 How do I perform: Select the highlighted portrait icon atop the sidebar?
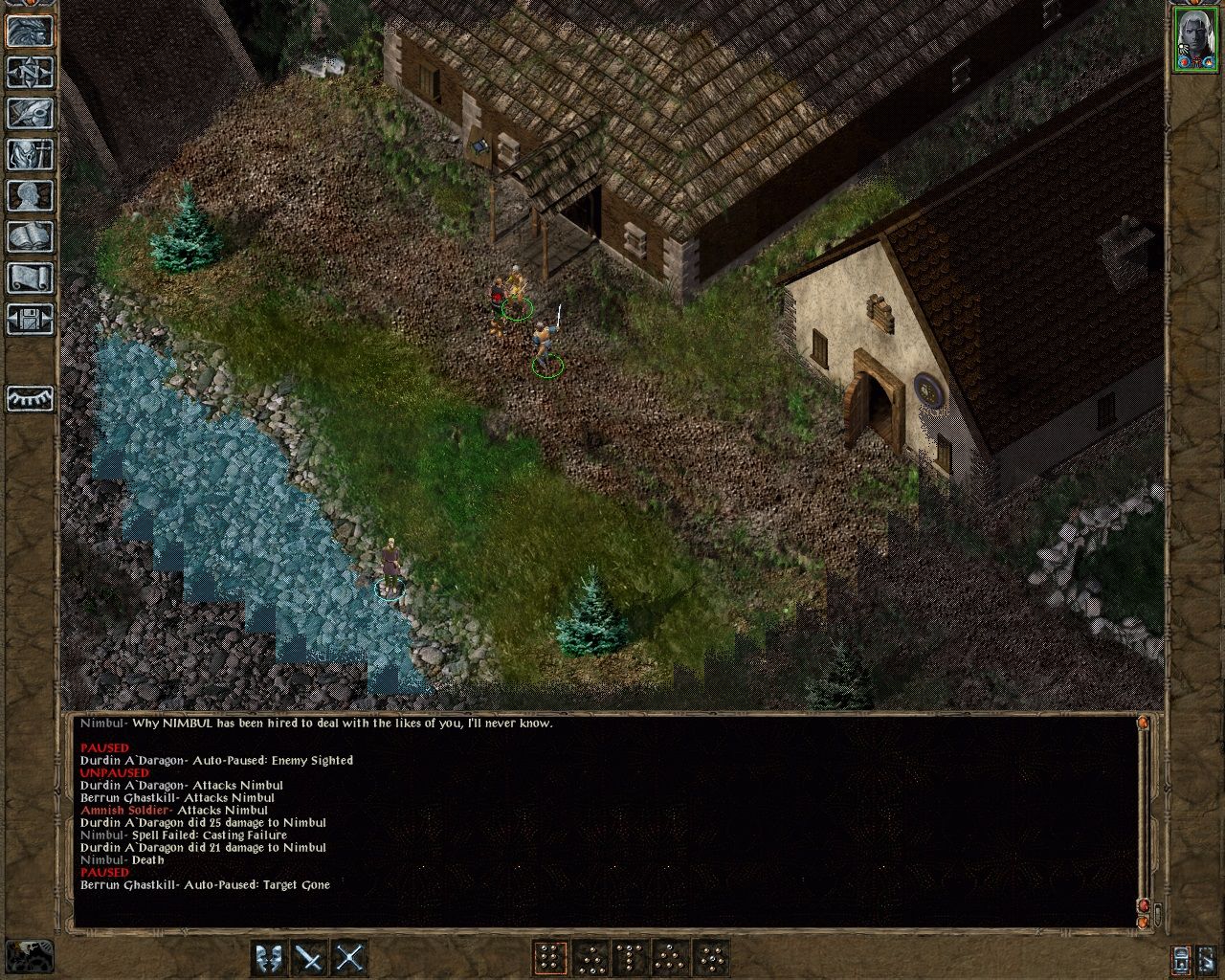[29, 32]
